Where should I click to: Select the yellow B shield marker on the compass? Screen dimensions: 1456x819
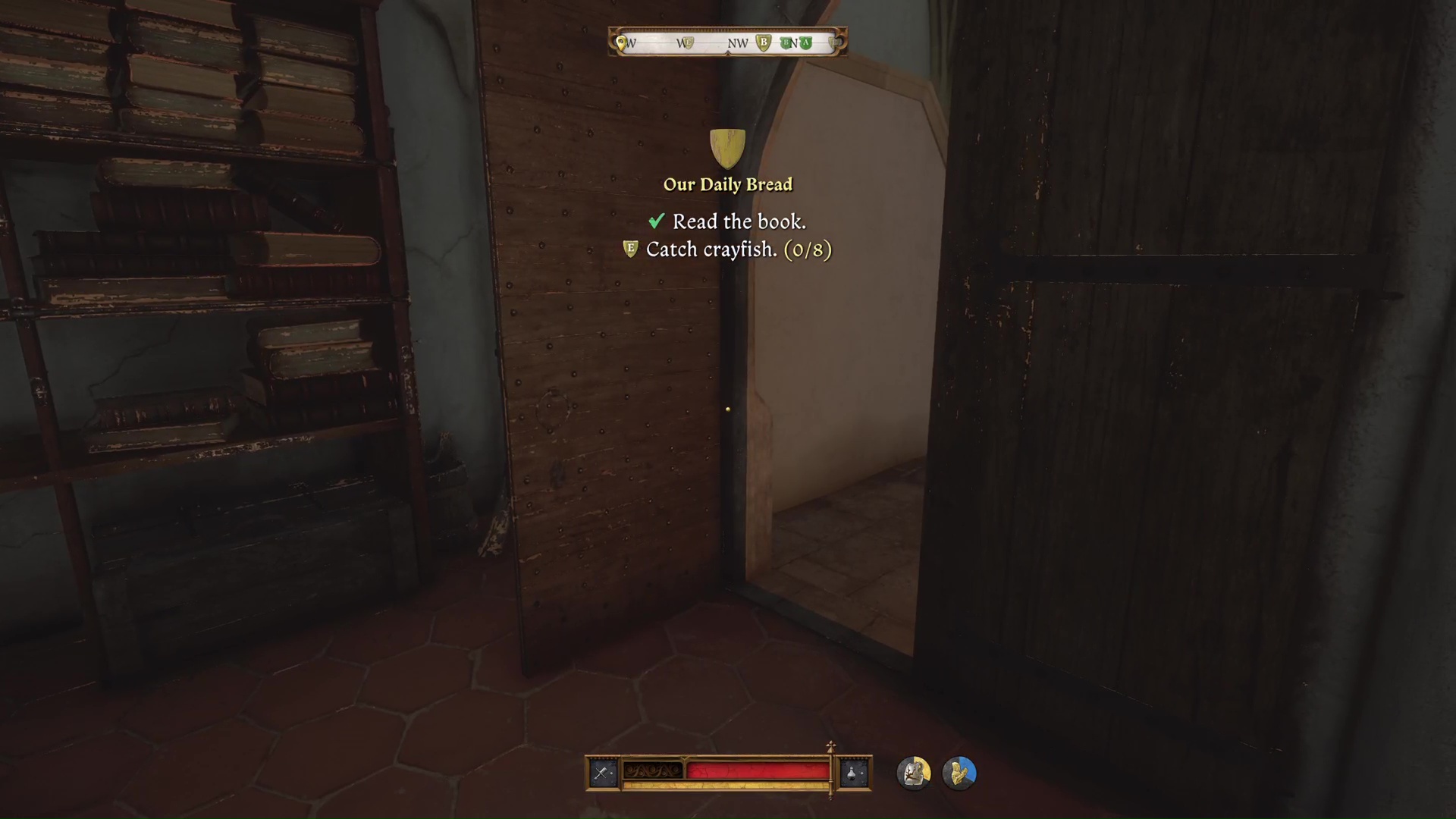[x=763, y=42]
